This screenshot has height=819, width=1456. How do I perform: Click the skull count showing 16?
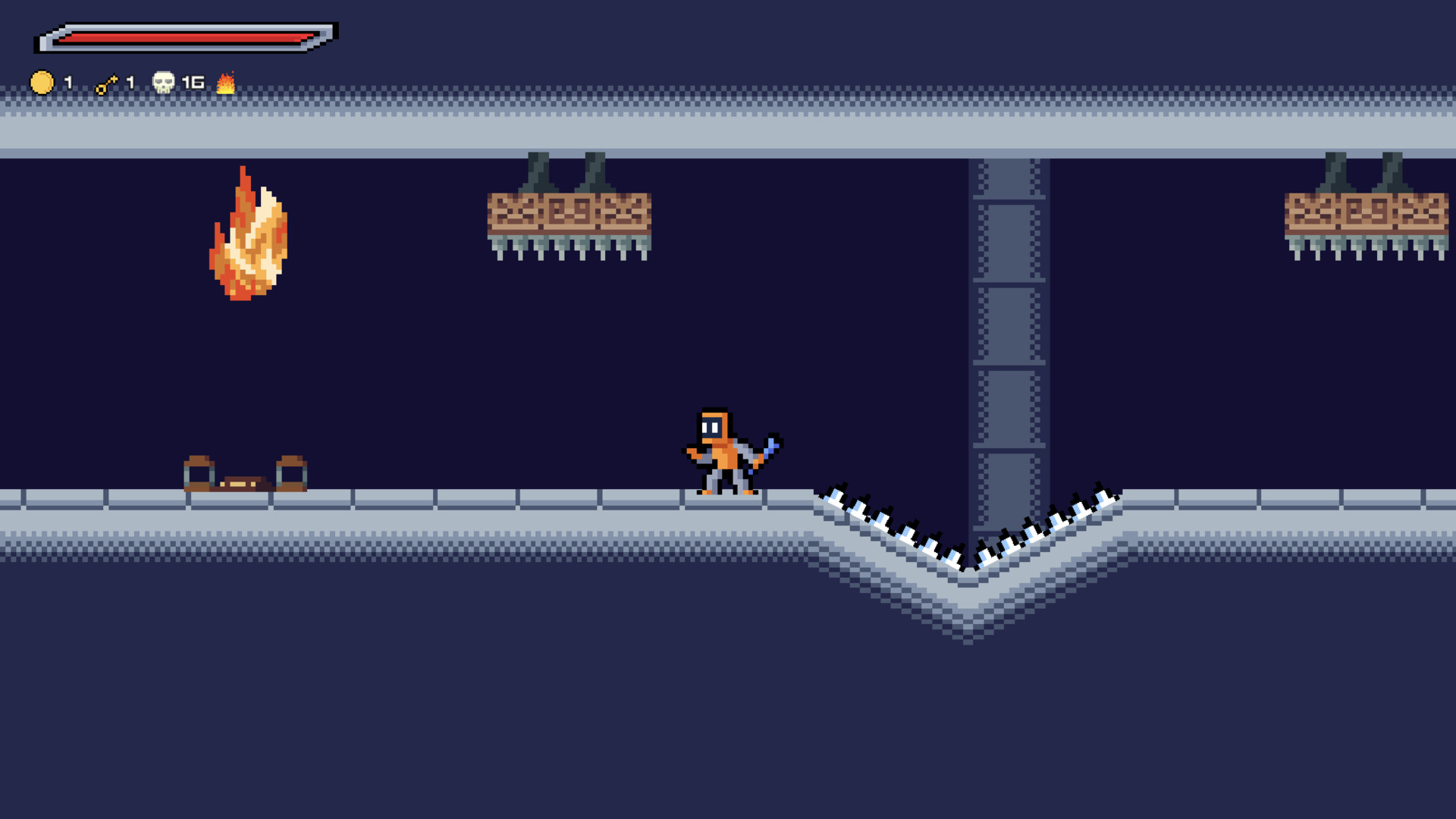192,82
